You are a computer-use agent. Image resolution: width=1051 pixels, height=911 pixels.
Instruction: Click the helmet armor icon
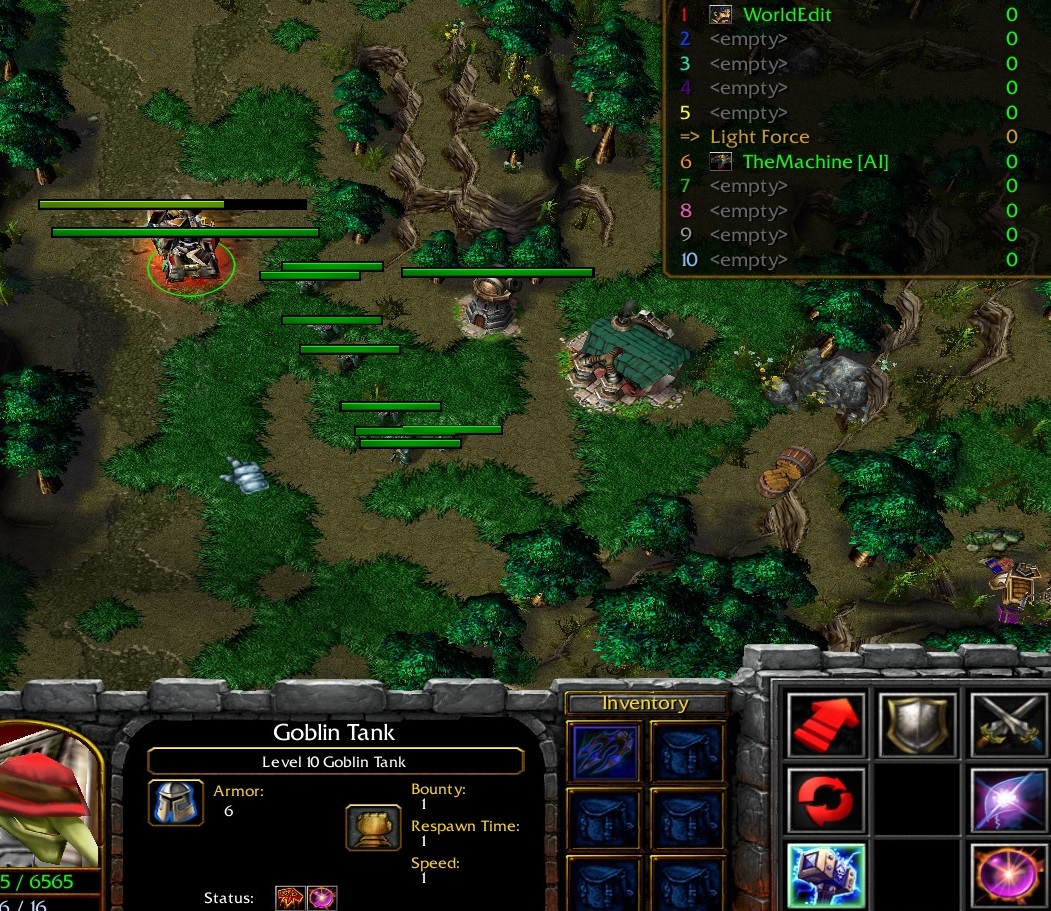coord(176,802)
